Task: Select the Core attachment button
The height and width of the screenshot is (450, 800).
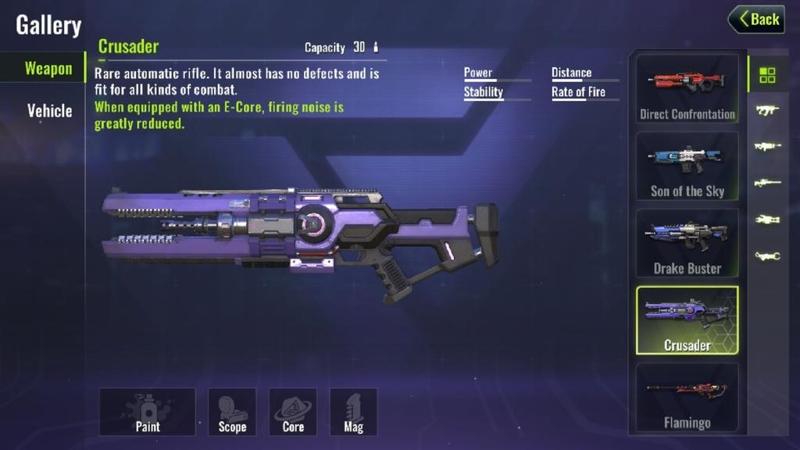Action: 293,411
